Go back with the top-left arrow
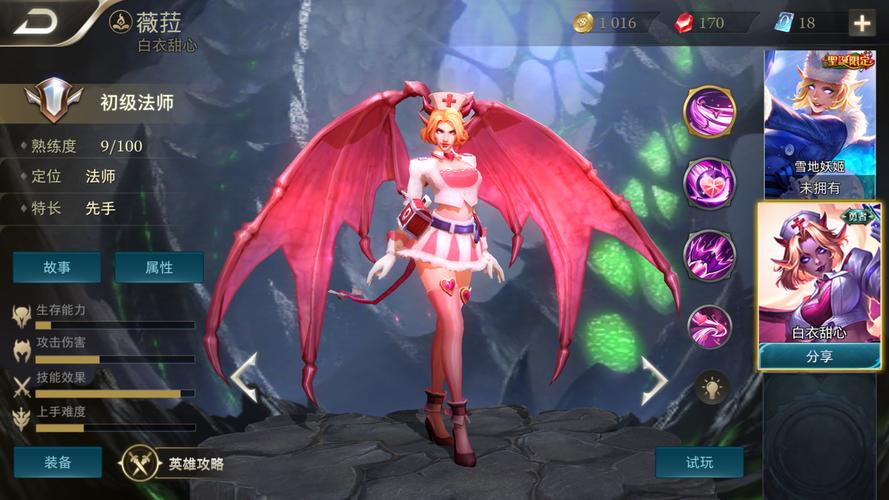Viewport: 889px width, 500px height. (x=37, y=21)
